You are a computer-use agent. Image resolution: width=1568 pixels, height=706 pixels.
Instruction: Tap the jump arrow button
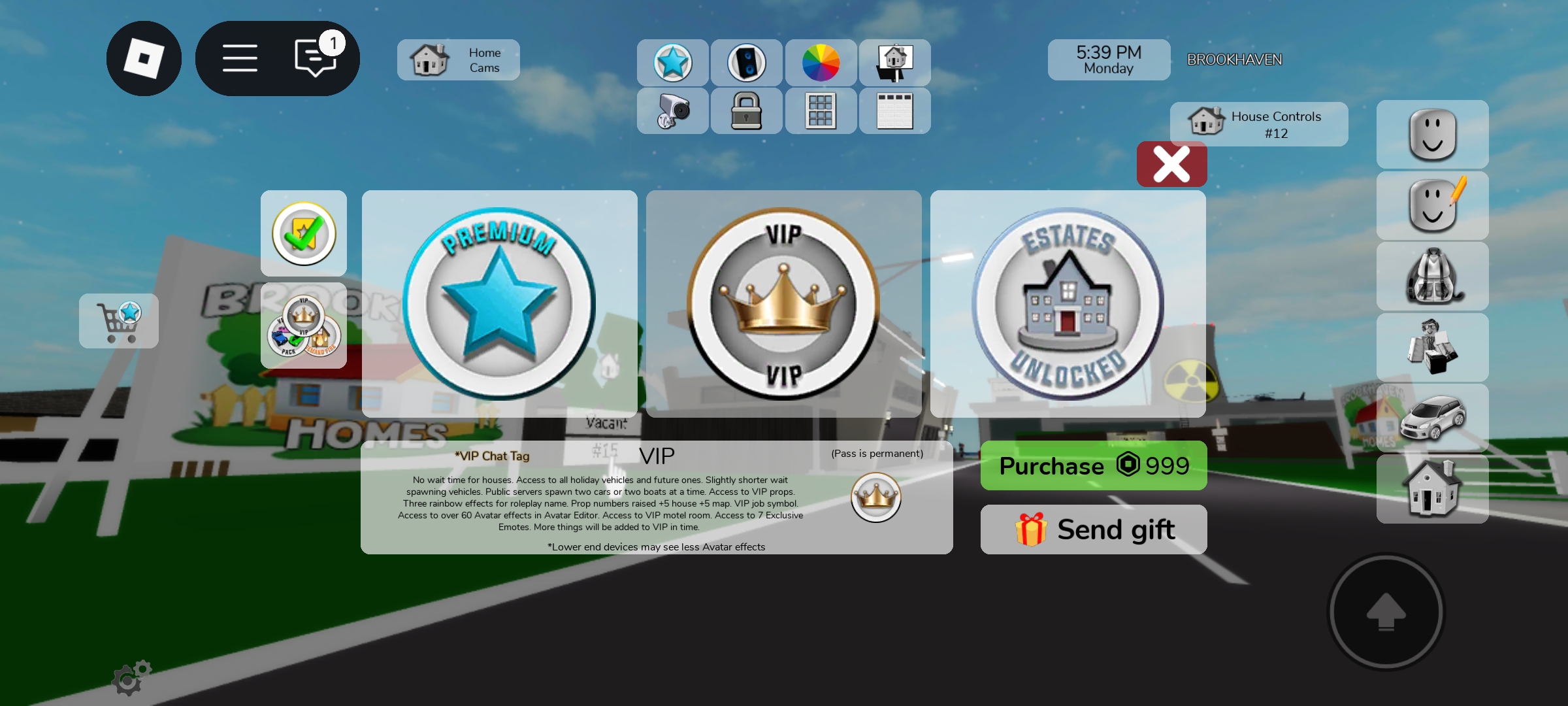[x=1386, y=613]
